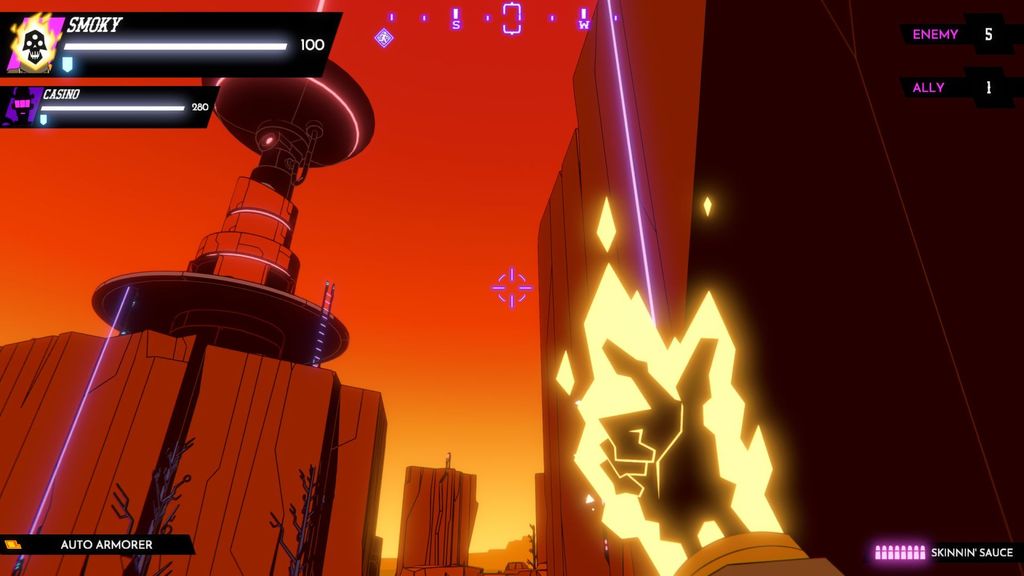Select the Skinnin' Sauce weapon label
This screenshot has height=576, width=1024.
pos(971,552)
